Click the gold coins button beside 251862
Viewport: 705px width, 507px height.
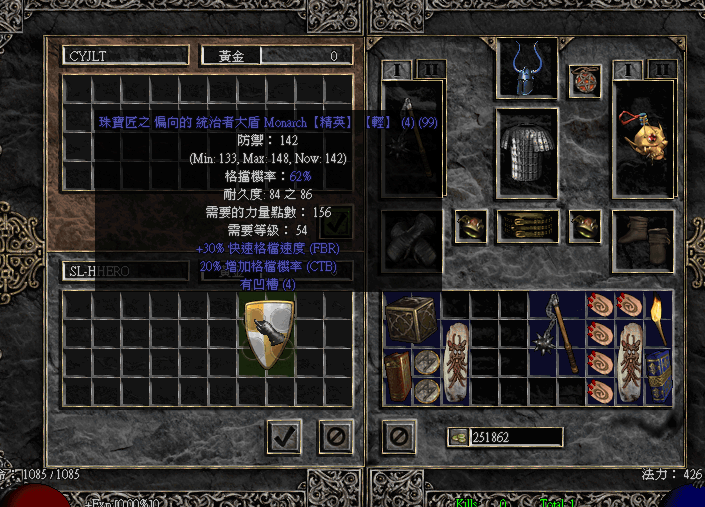point(458,436)
